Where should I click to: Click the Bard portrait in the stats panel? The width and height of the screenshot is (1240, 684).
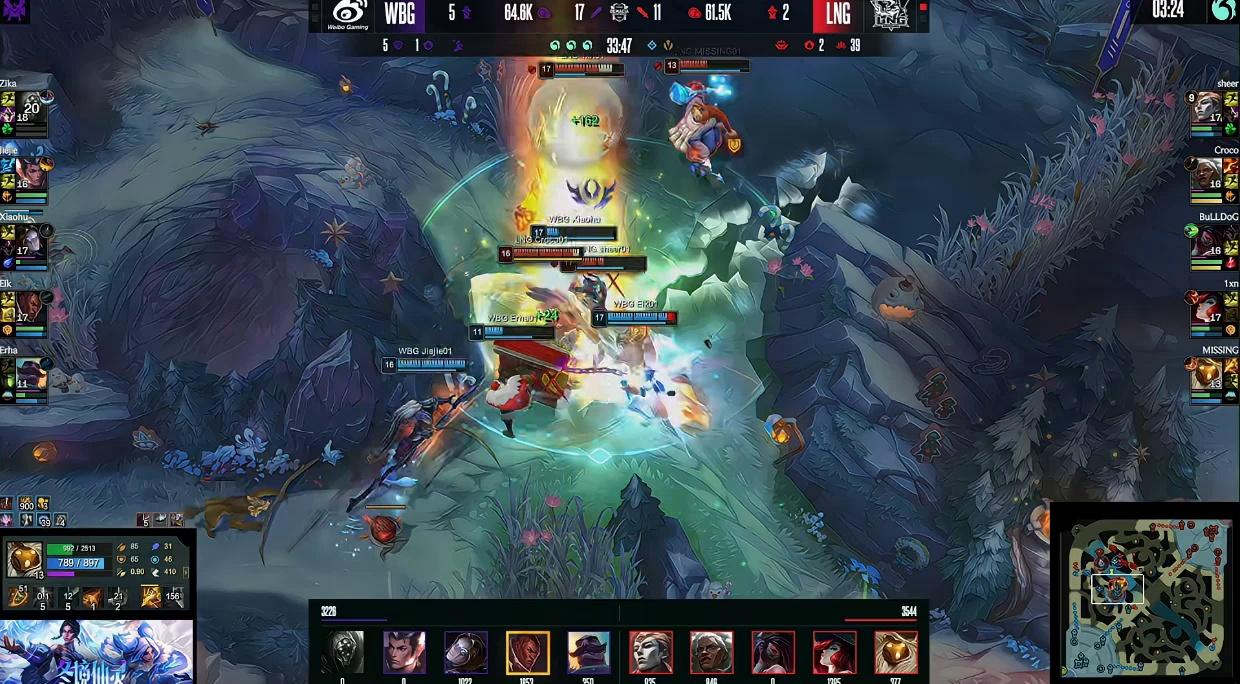[x=22, y=559]
